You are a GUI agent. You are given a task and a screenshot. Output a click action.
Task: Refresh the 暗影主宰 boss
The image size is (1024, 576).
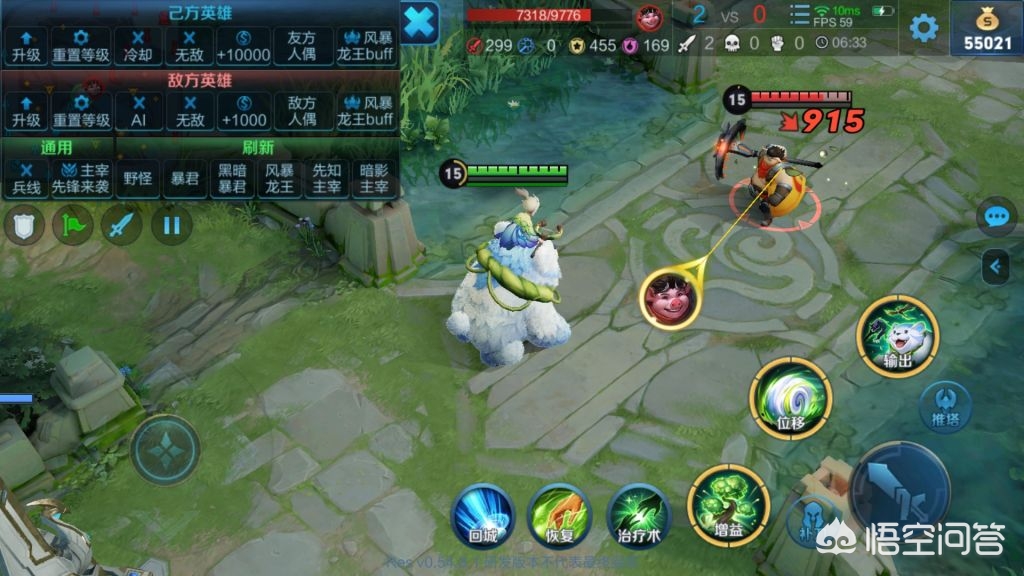tap(374, 178)
